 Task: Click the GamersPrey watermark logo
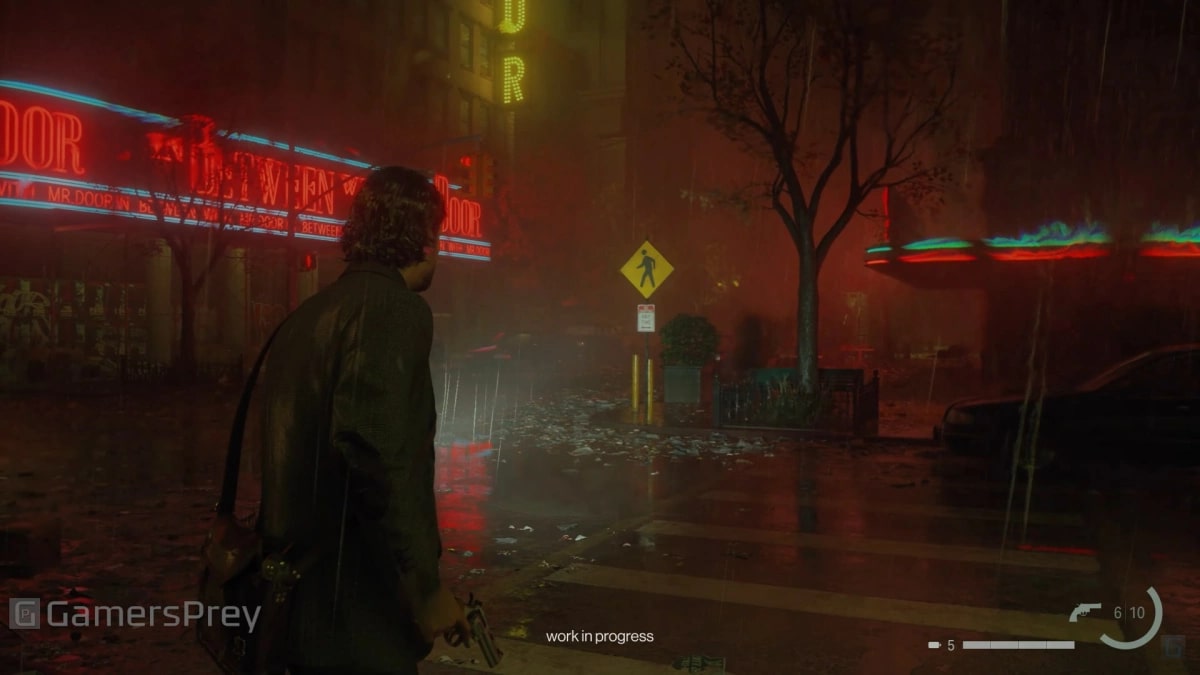[x=24, y=613]
